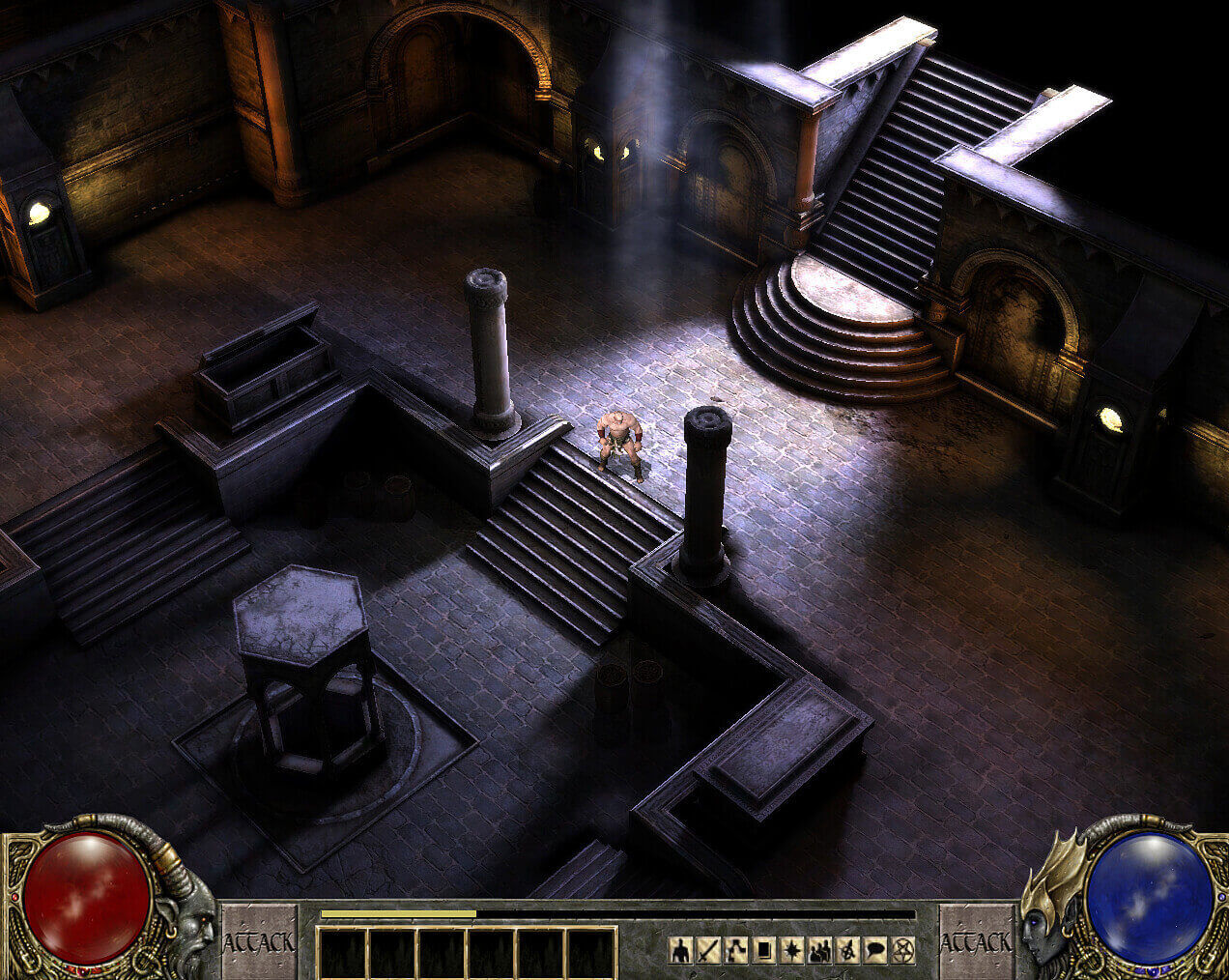Viewport: 1229px width, 980px height.
Task: Open the game menu pentagram icon
Action: (x=904, y=951)
